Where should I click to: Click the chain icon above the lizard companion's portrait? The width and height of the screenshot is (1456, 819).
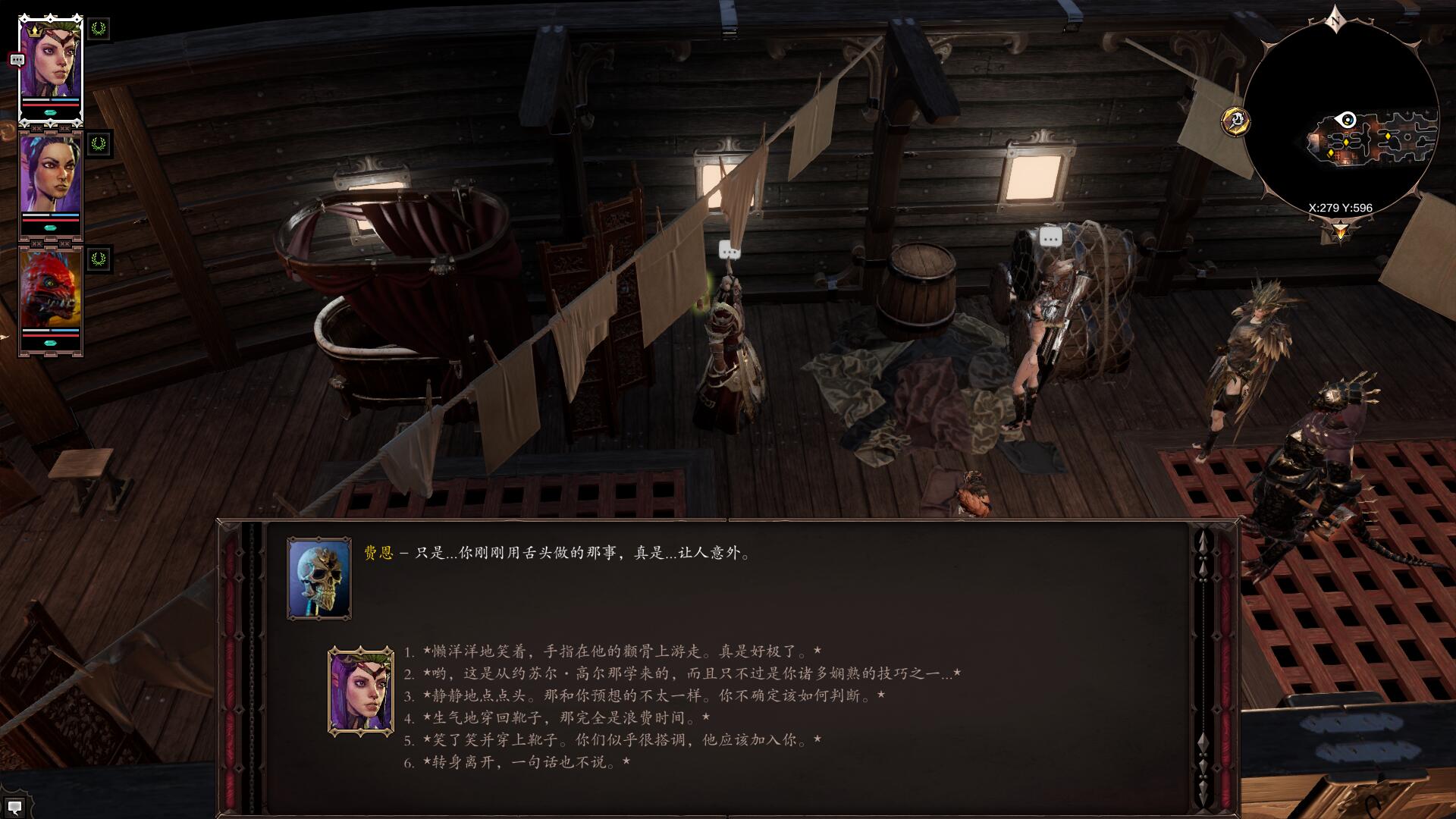(36, 243)
